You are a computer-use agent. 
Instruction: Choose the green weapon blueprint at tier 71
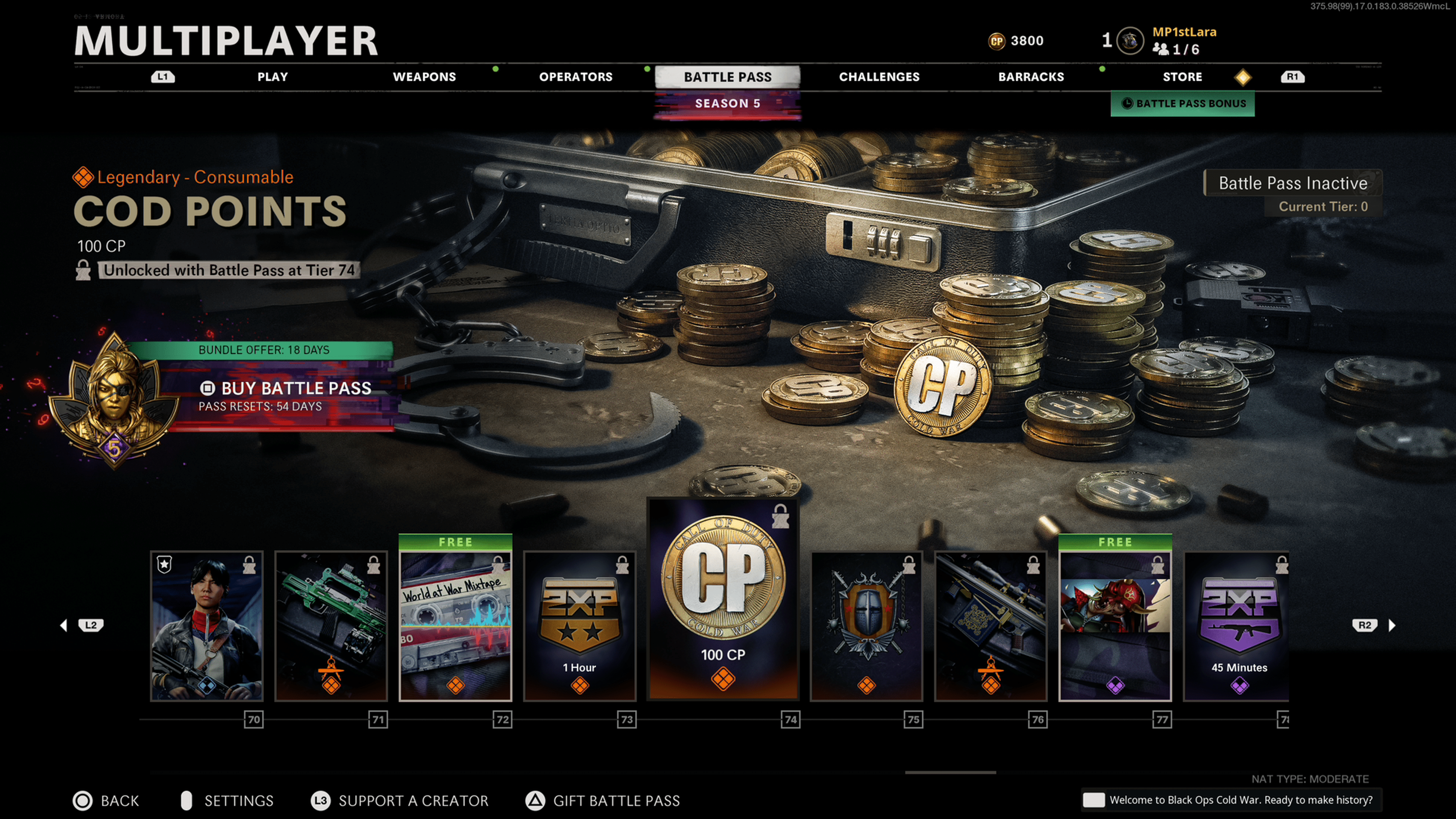[331, 626]
